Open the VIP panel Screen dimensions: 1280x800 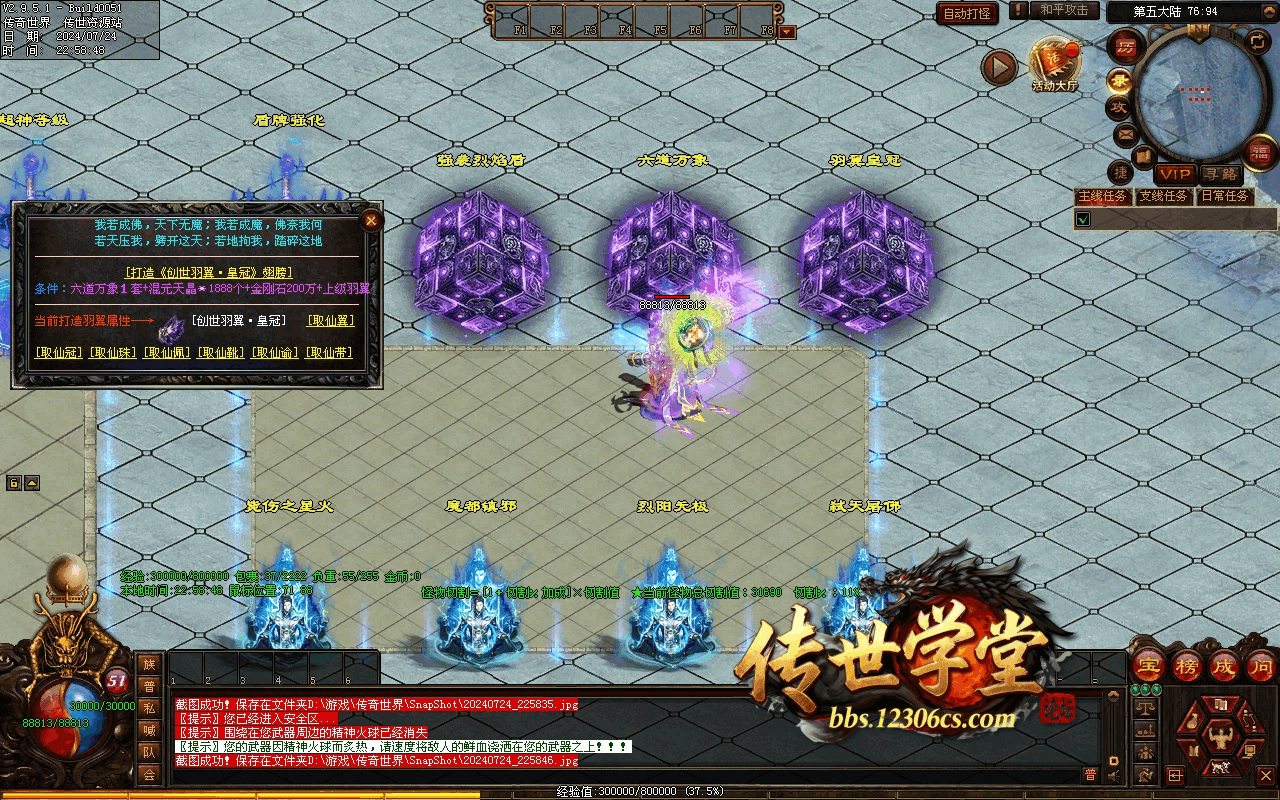1175,175
